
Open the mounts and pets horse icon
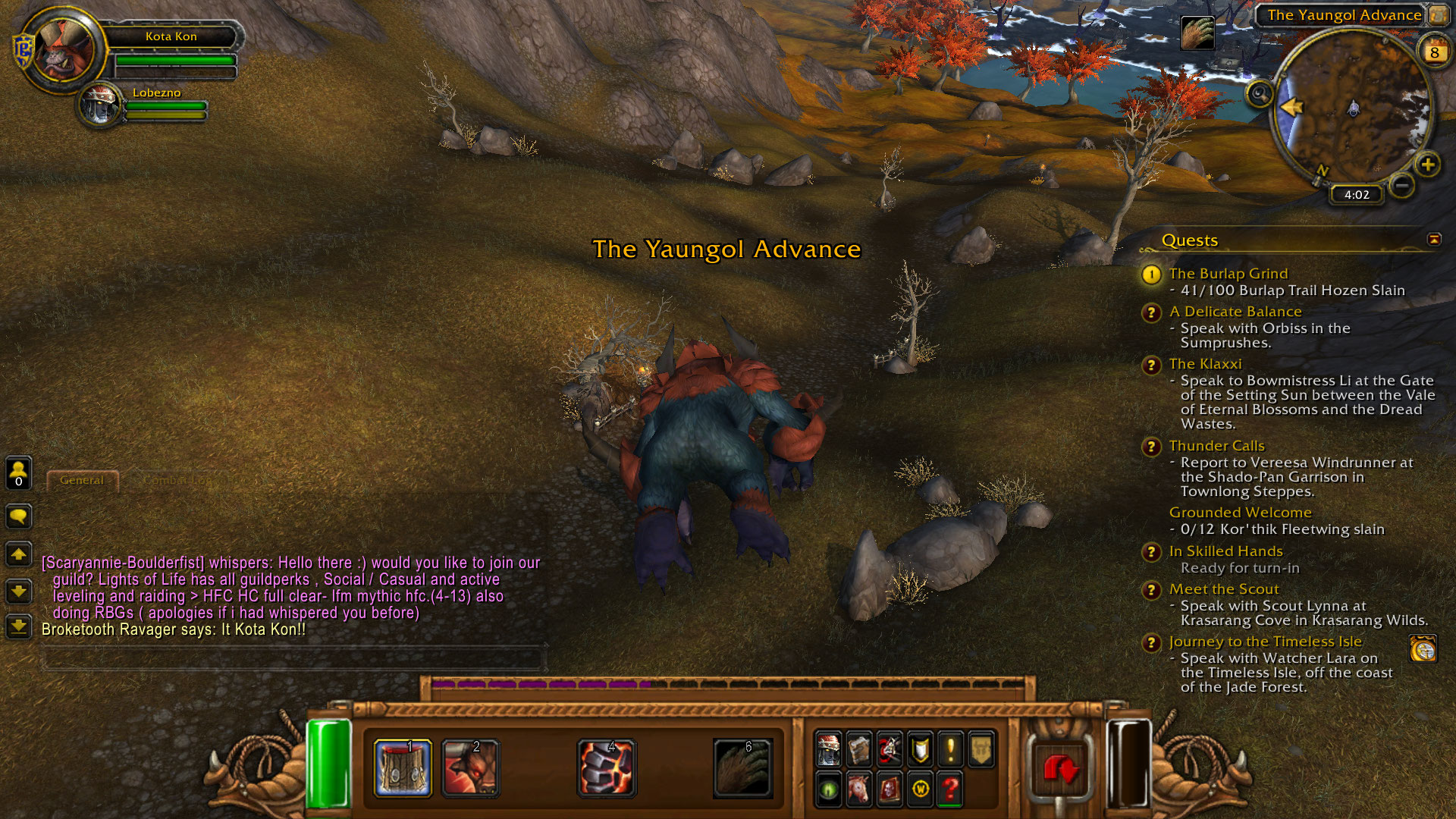pos(859,789)
